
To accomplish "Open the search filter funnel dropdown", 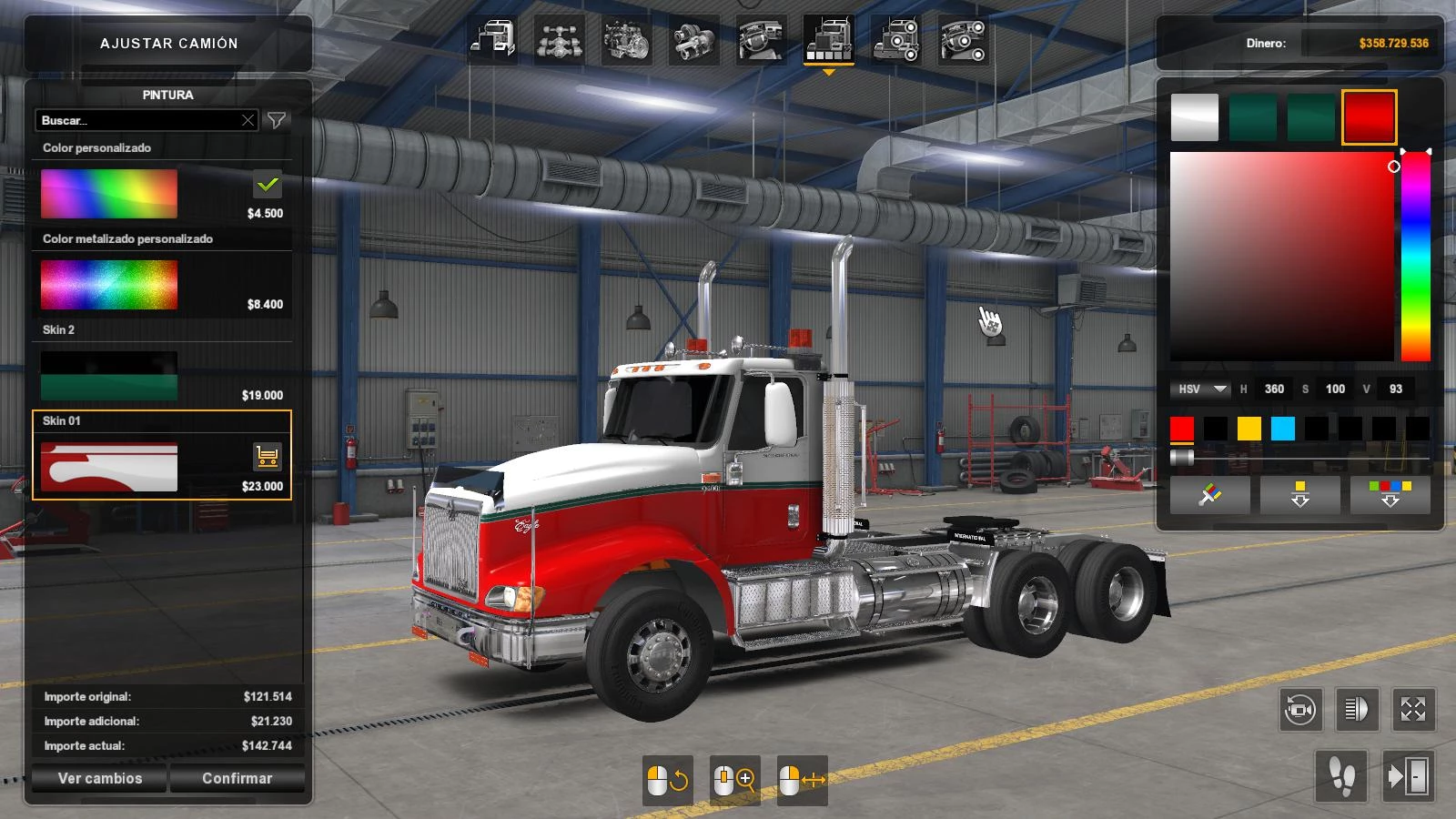I will click(x=278, y=119).
